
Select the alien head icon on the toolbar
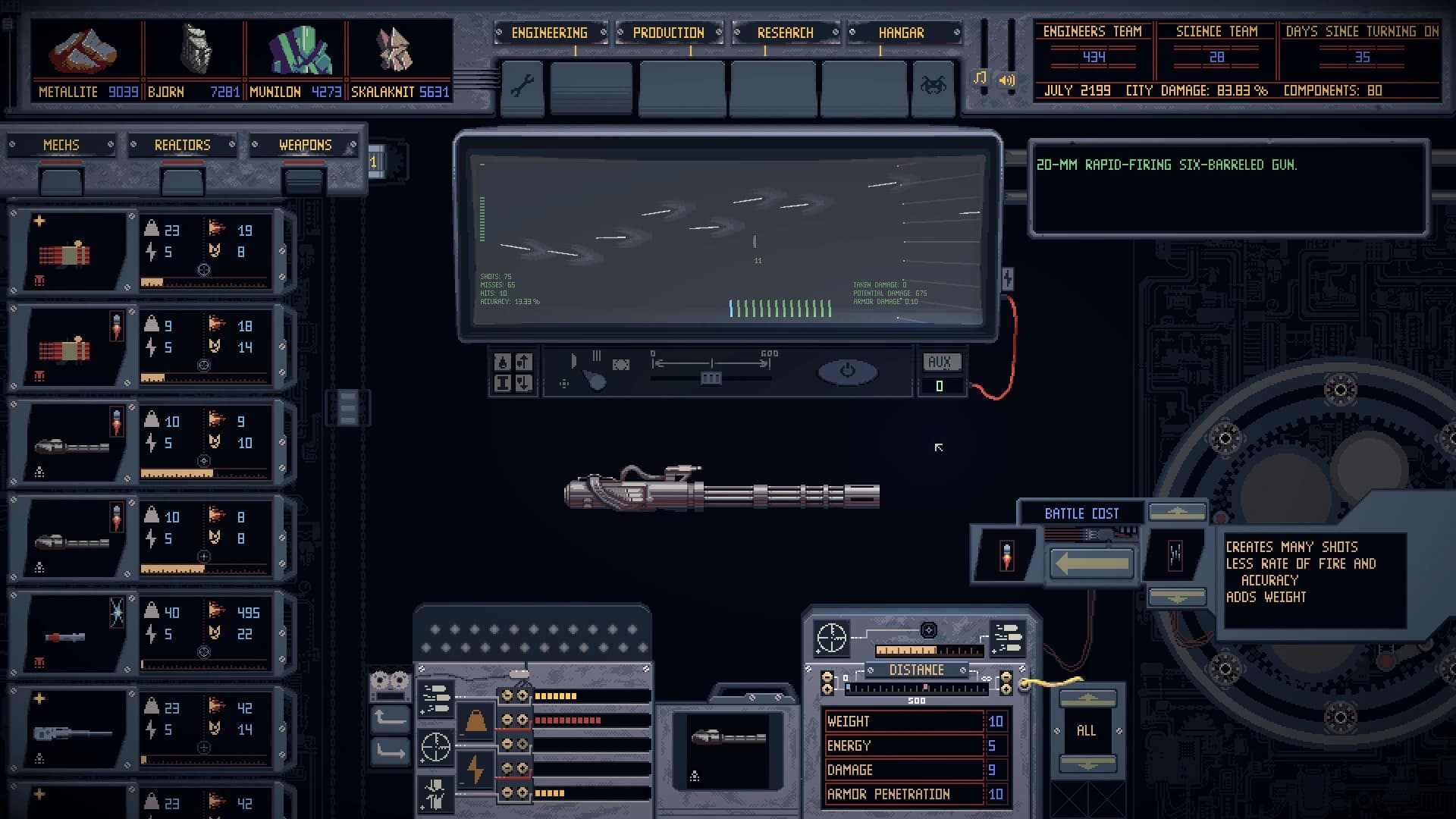click(935, 83)
